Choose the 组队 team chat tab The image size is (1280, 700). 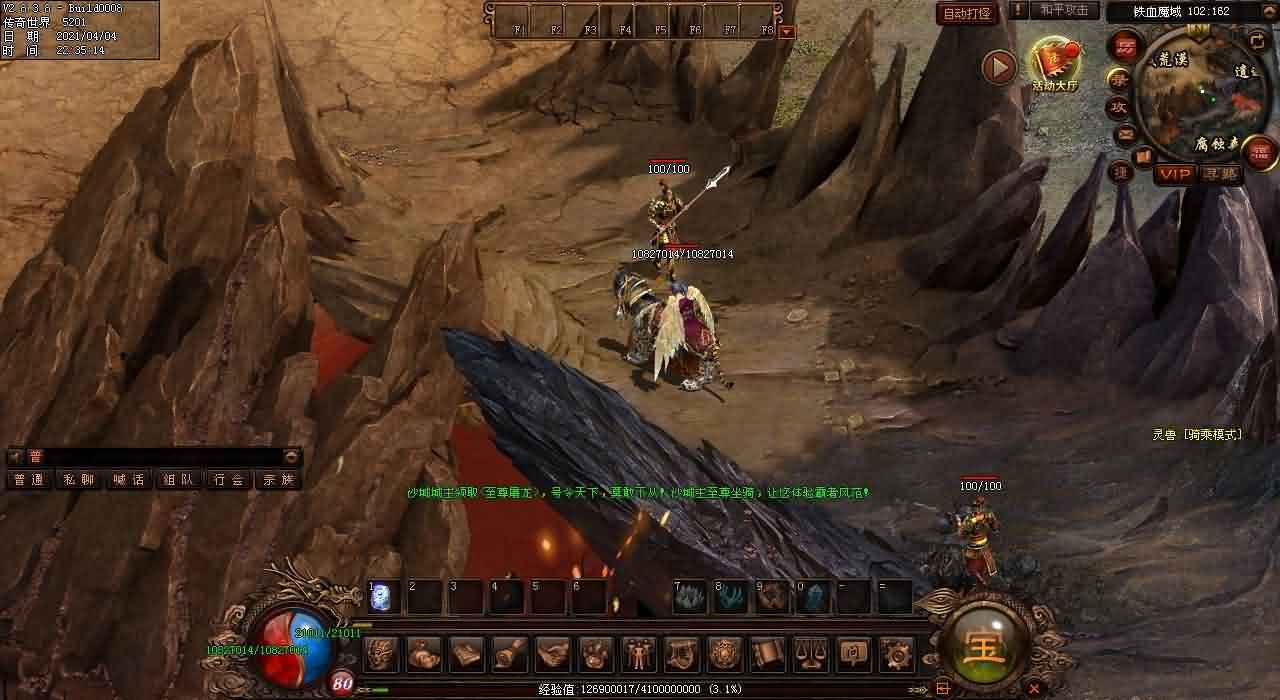pyautogui.click(x=178, y=480)
